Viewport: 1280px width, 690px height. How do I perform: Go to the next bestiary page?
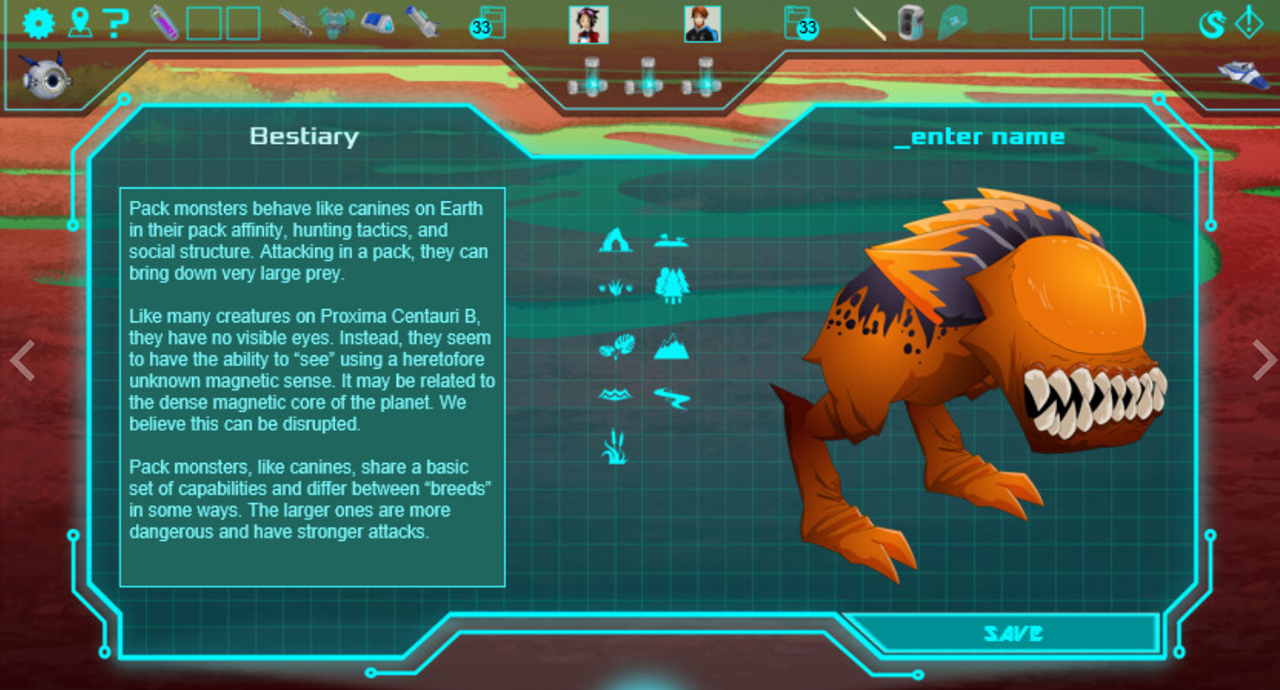(1263, 360)
